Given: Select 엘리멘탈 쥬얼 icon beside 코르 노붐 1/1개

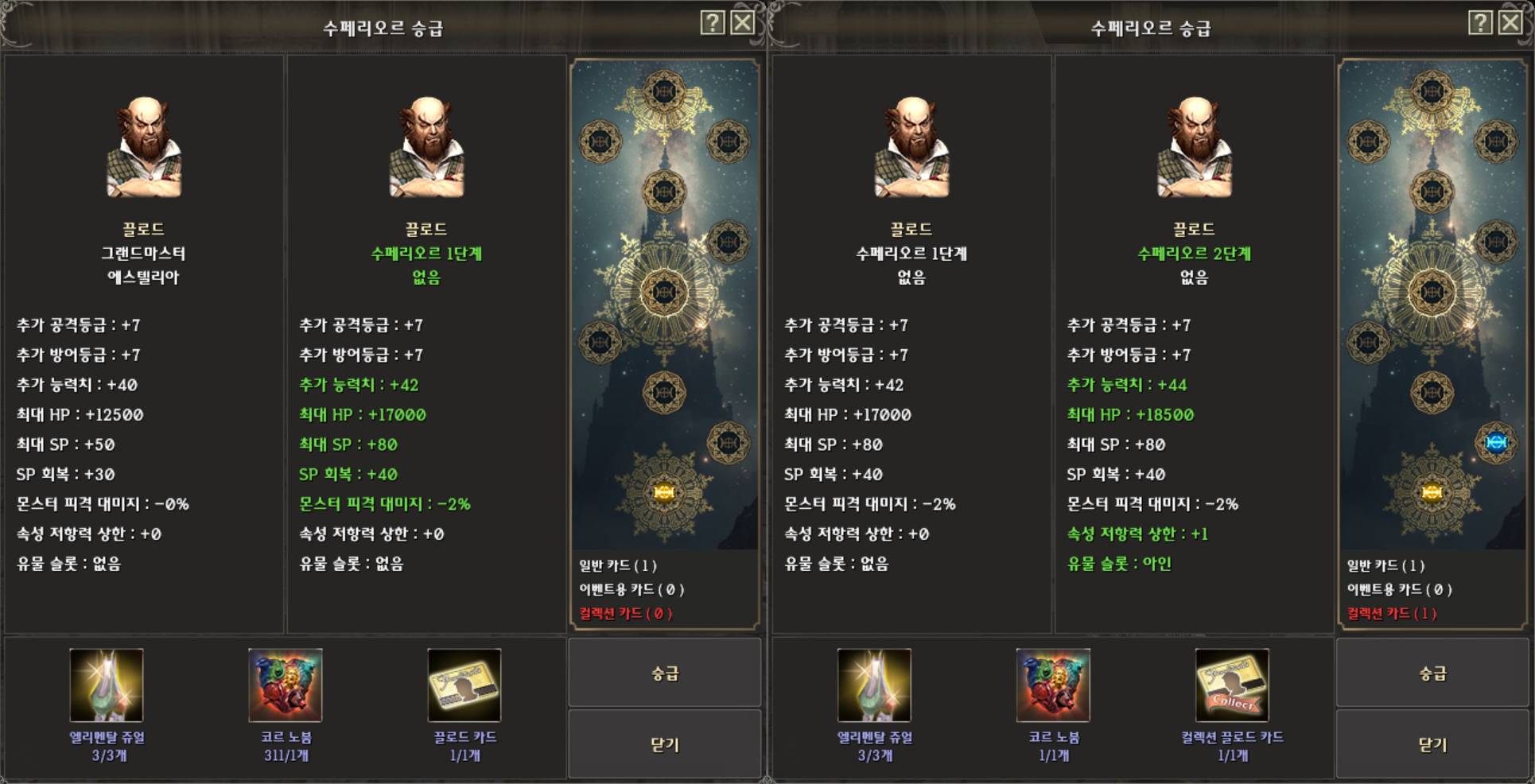Looking at the screenshot, I should coord(874,685).
